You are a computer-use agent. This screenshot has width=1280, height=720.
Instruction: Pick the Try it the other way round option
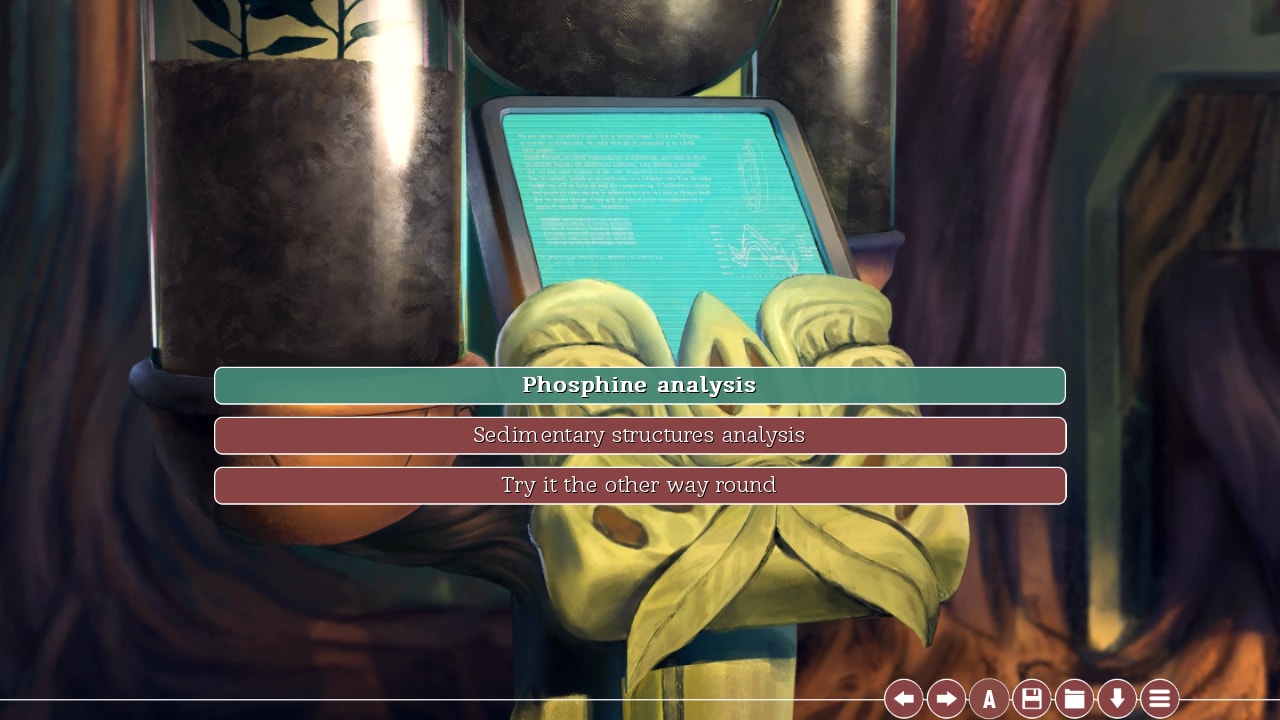click(640, 485)
